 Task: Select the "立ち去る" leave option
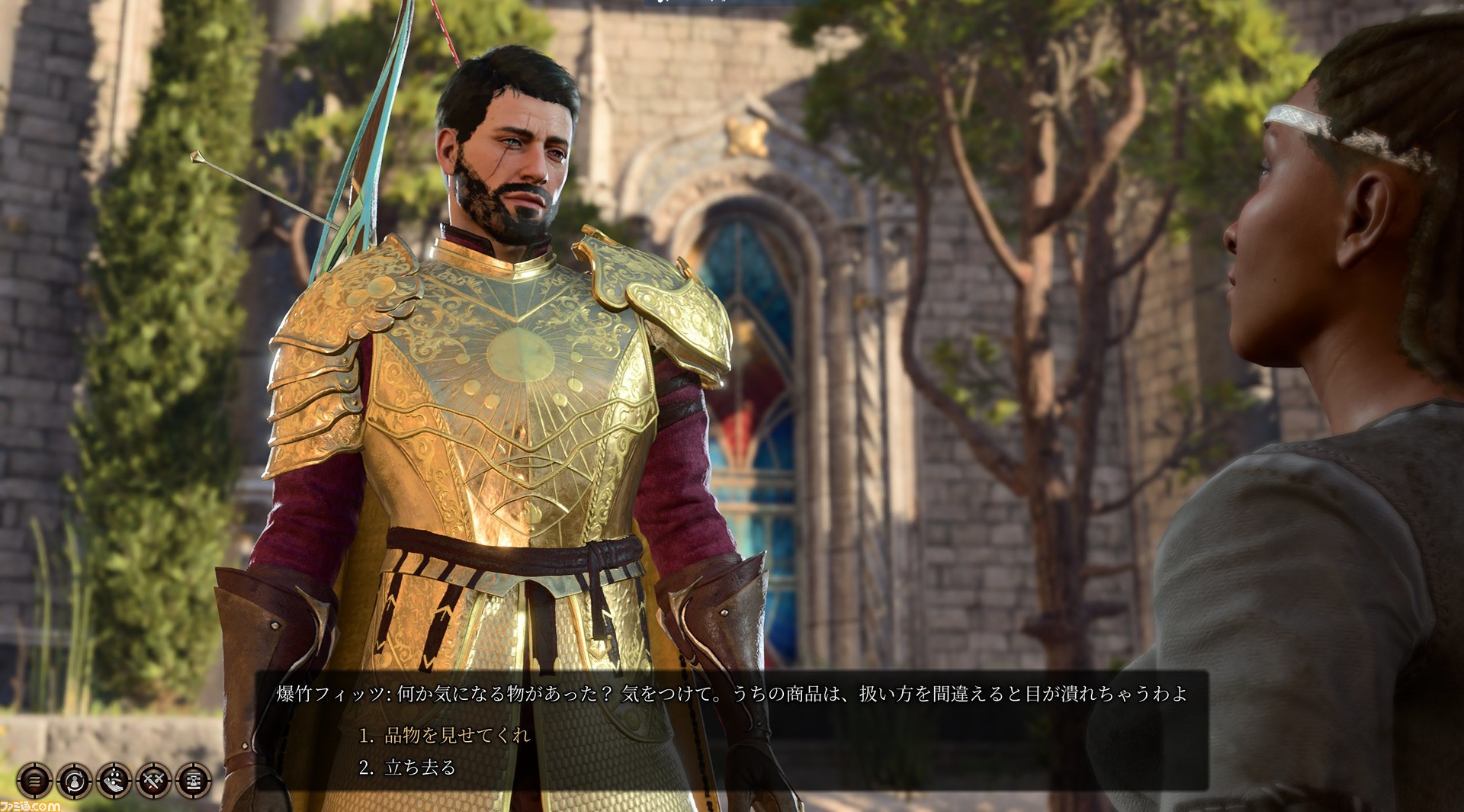tap(419, 767)
